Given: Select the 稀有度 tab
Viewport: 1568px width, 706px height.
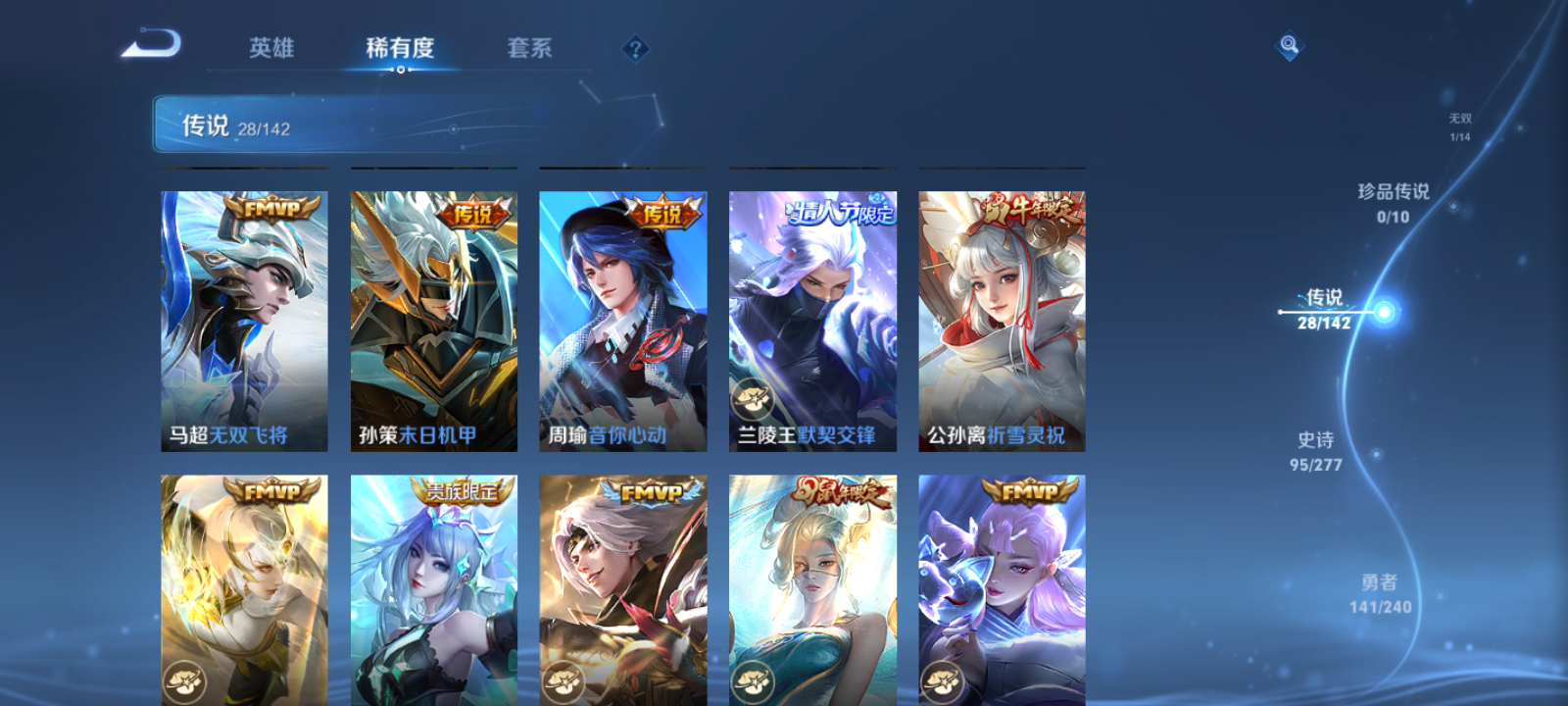Looking at the screenshot, I should 401,49.
